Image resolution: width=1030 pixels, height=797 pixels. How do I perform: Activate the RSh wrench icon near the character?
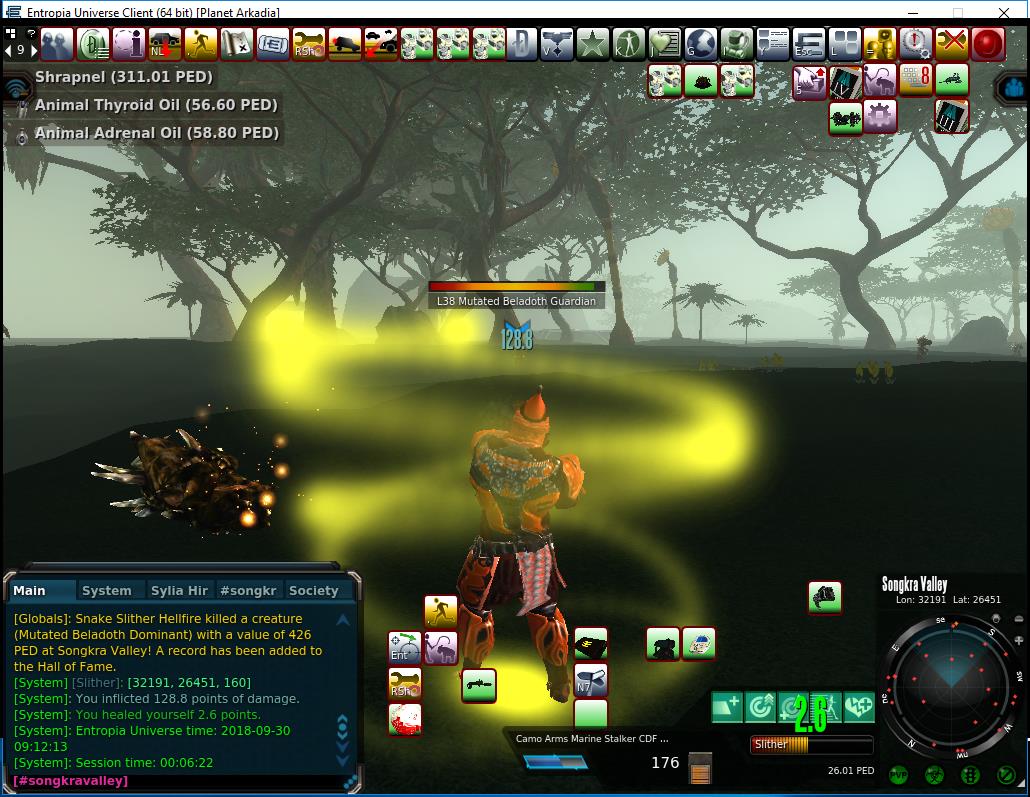pyautogui.click(x=405, y=684)
